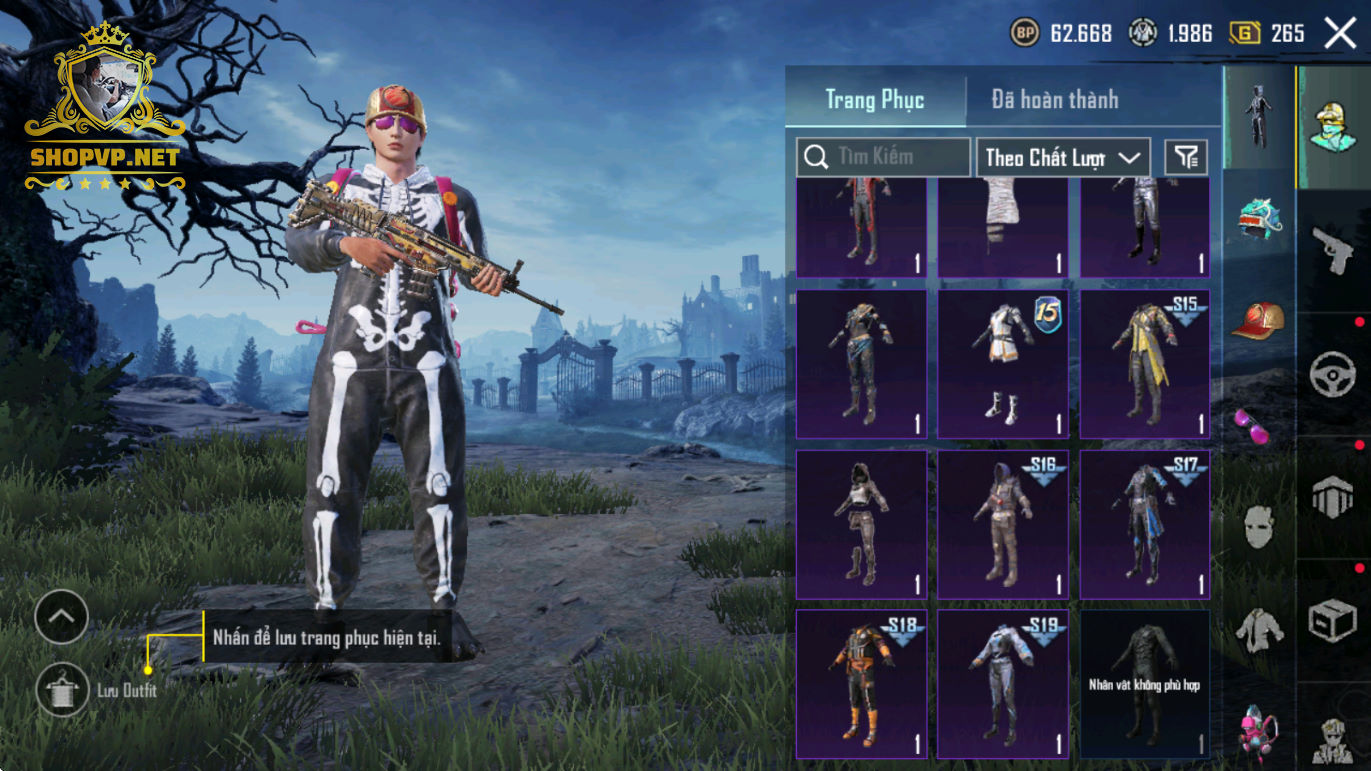Switch to the Trang Phục tab

point(875,99)
